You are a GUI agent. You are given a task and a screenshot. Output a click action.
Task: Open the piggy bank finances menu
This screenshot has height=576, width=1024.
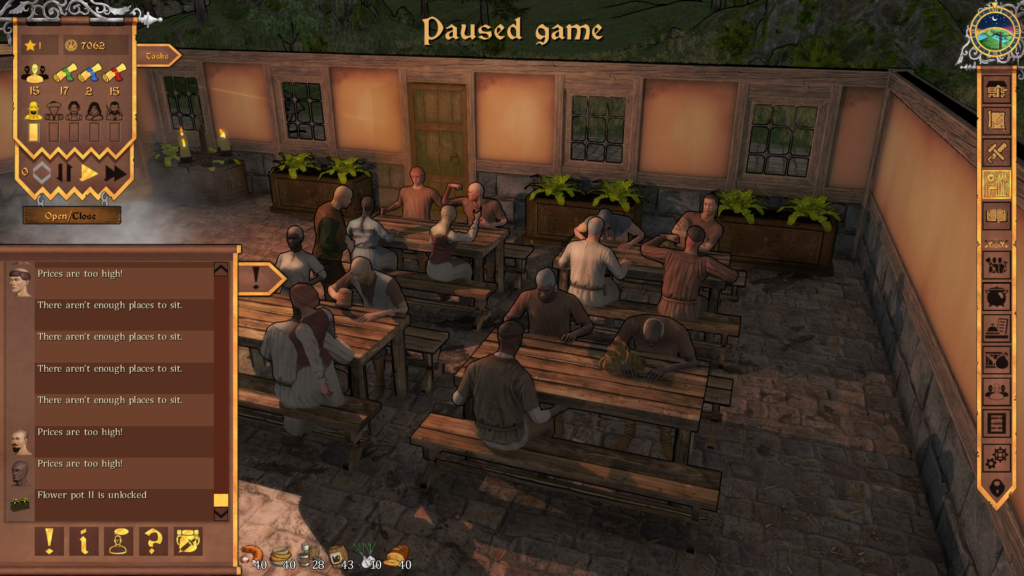click(x=996, y=297)
